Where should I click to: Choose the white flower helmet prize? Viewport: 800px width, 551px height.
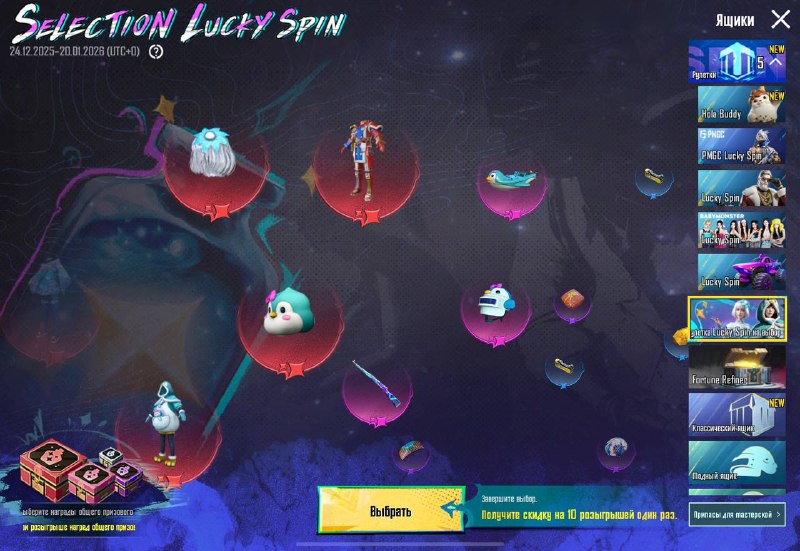212,155
